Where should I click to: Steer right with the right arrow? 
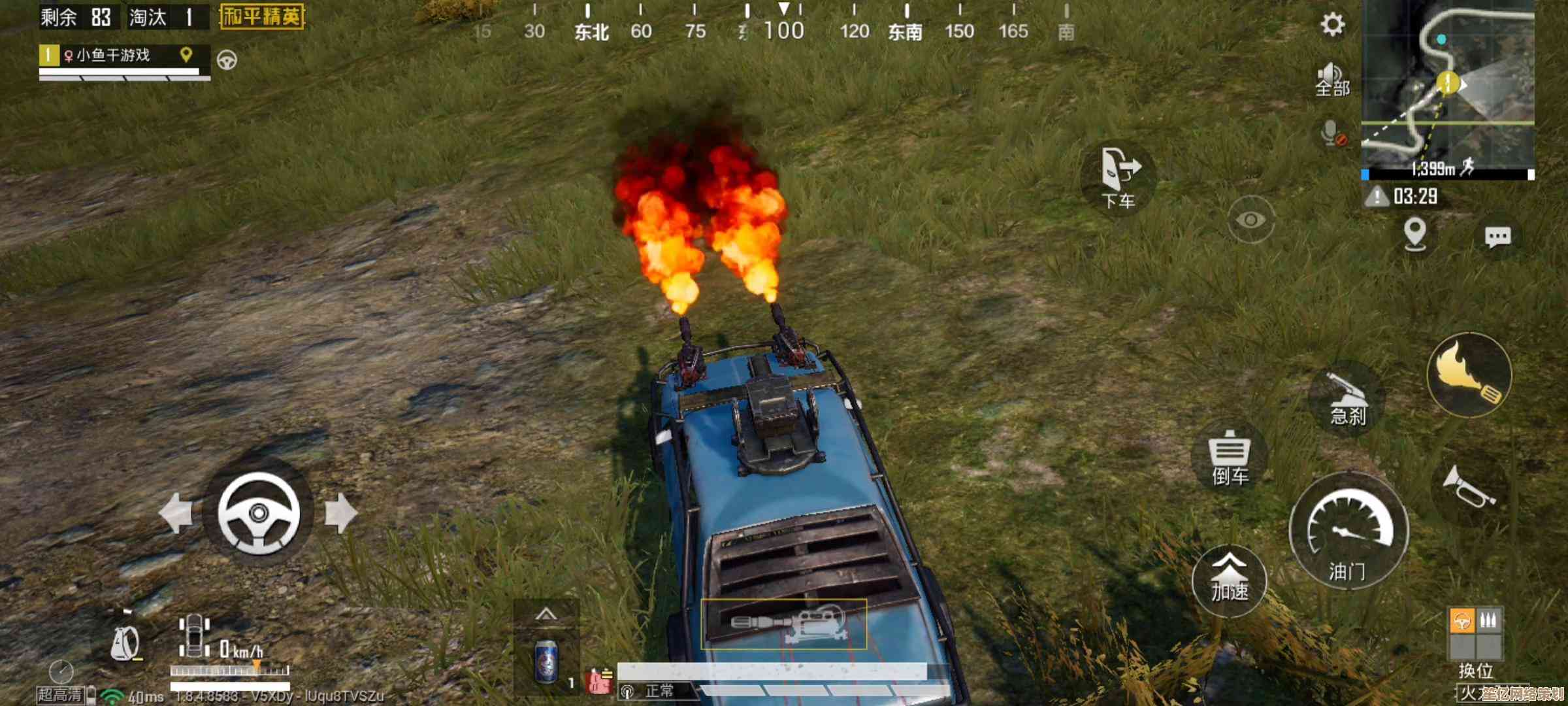click(341, 513)
